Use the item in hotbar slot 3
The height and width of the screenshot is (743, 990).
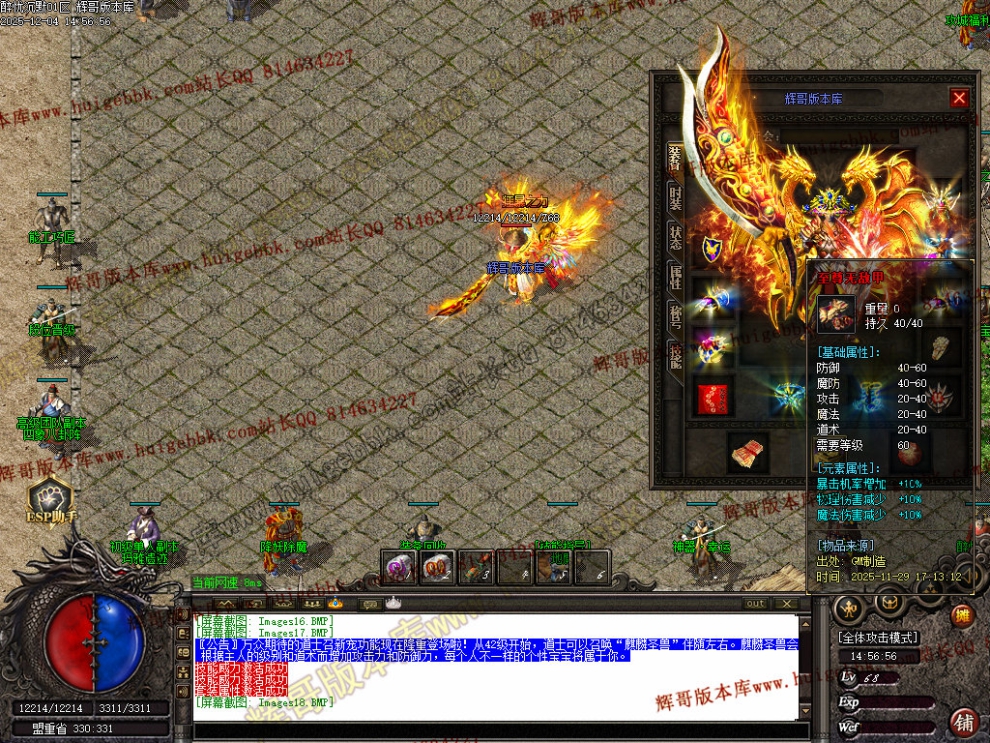pyautogui.click(x=475, y=567)
